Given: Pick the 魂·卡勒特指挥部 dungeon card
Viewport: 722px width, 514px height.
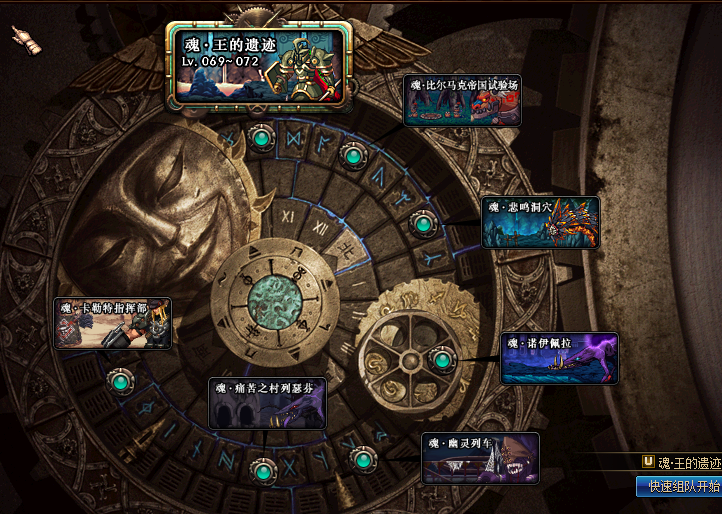Looking at the screenshot, I should (x=112, y=323).
